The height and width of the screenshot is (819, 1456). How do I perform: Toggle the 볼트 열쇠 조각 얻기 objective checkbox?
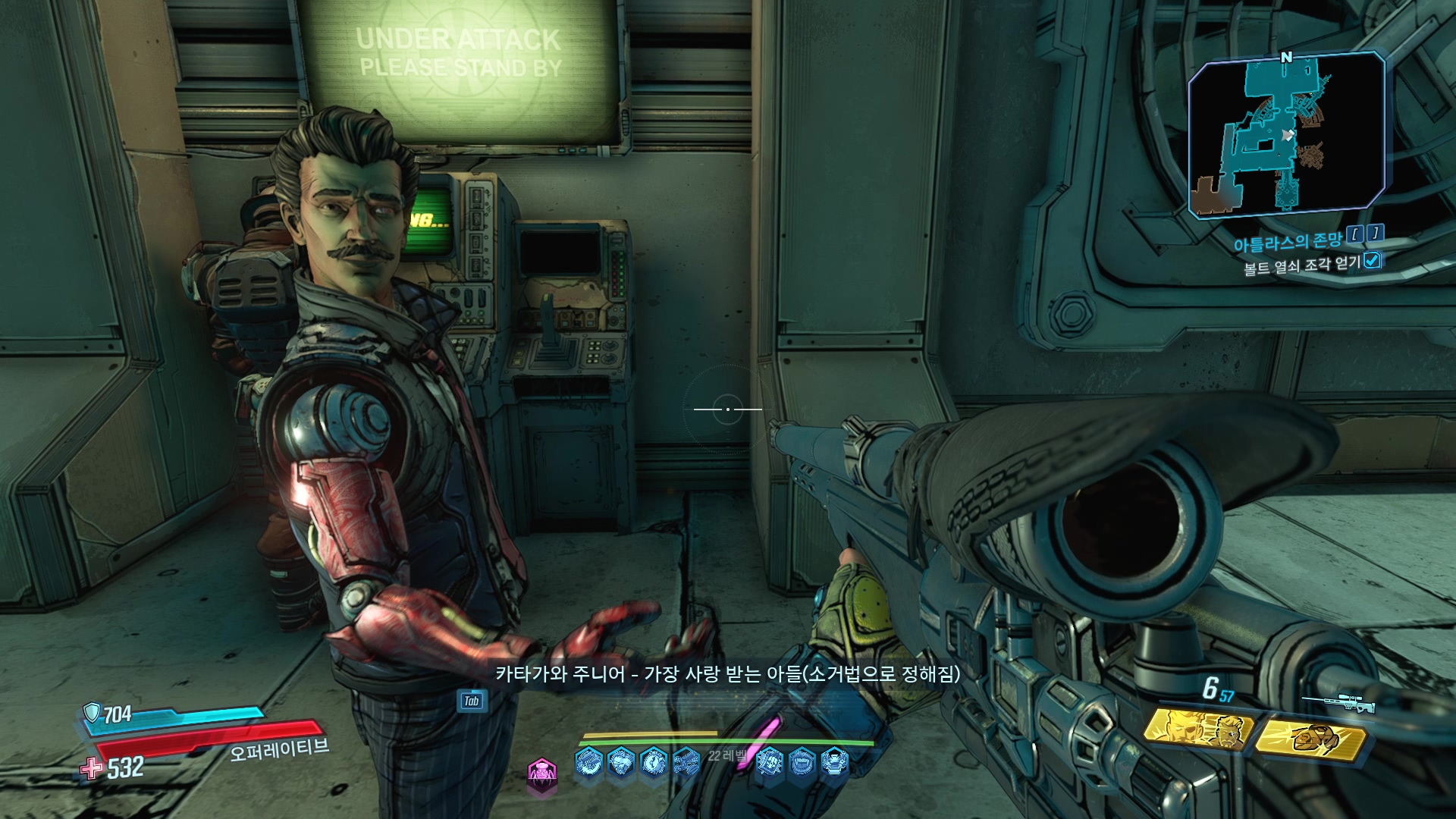pyautogui.click(x=1372, y=261)
